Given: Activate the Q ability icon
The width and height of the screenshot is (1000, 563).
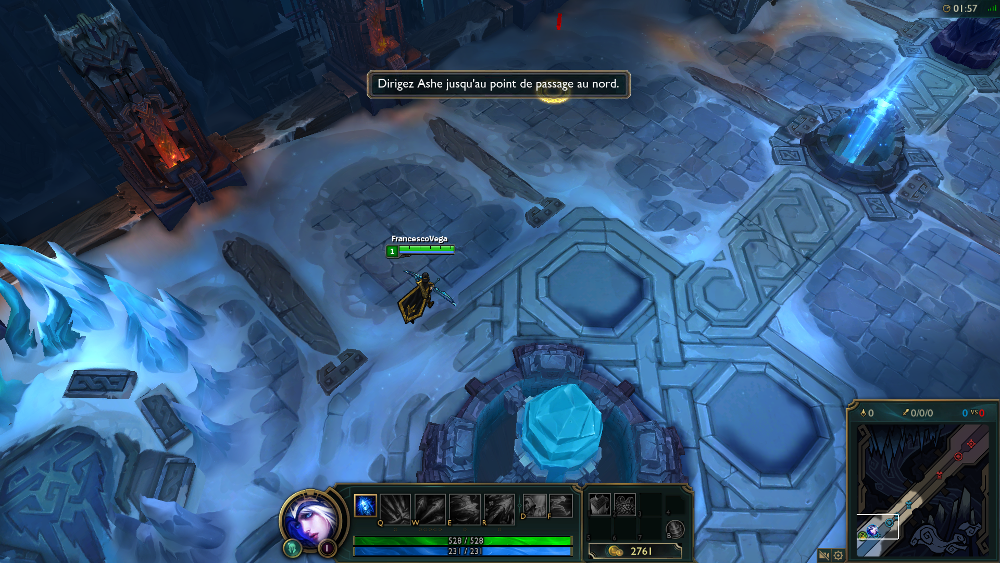Looking at the screenshot, I should (x=396, y=507).
